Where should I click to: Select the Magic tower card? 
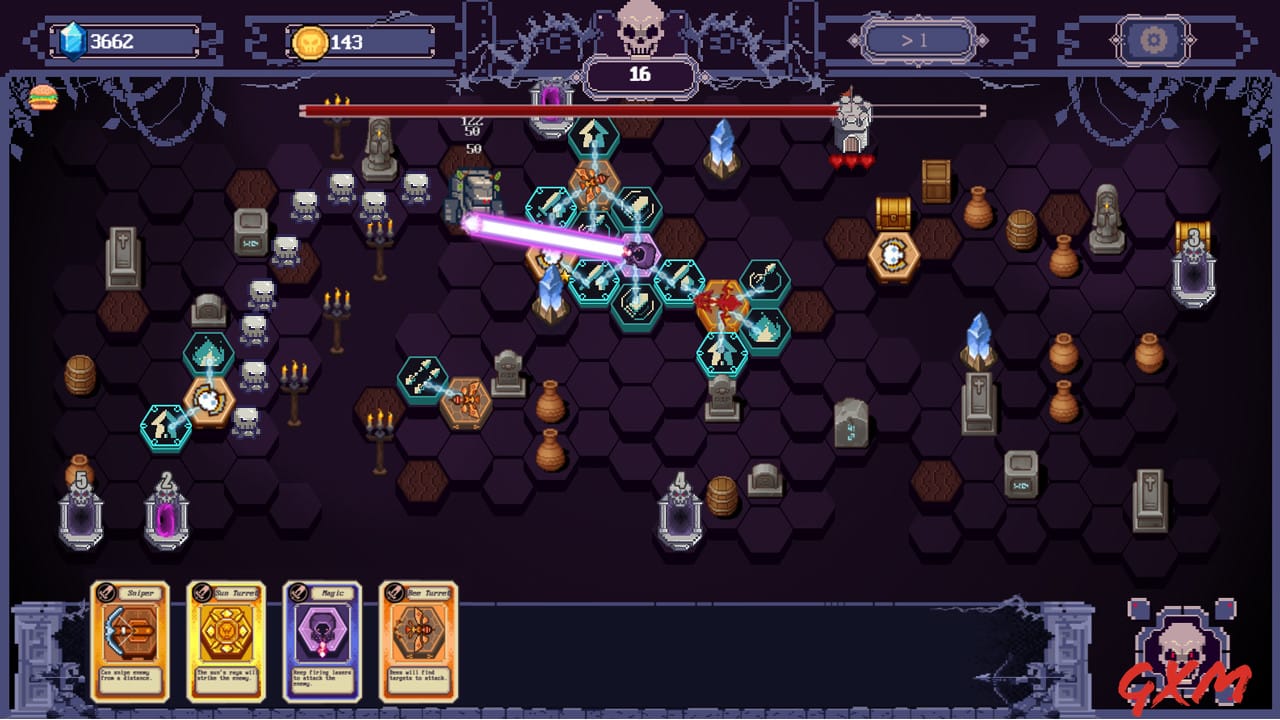[x=322, y=638]
